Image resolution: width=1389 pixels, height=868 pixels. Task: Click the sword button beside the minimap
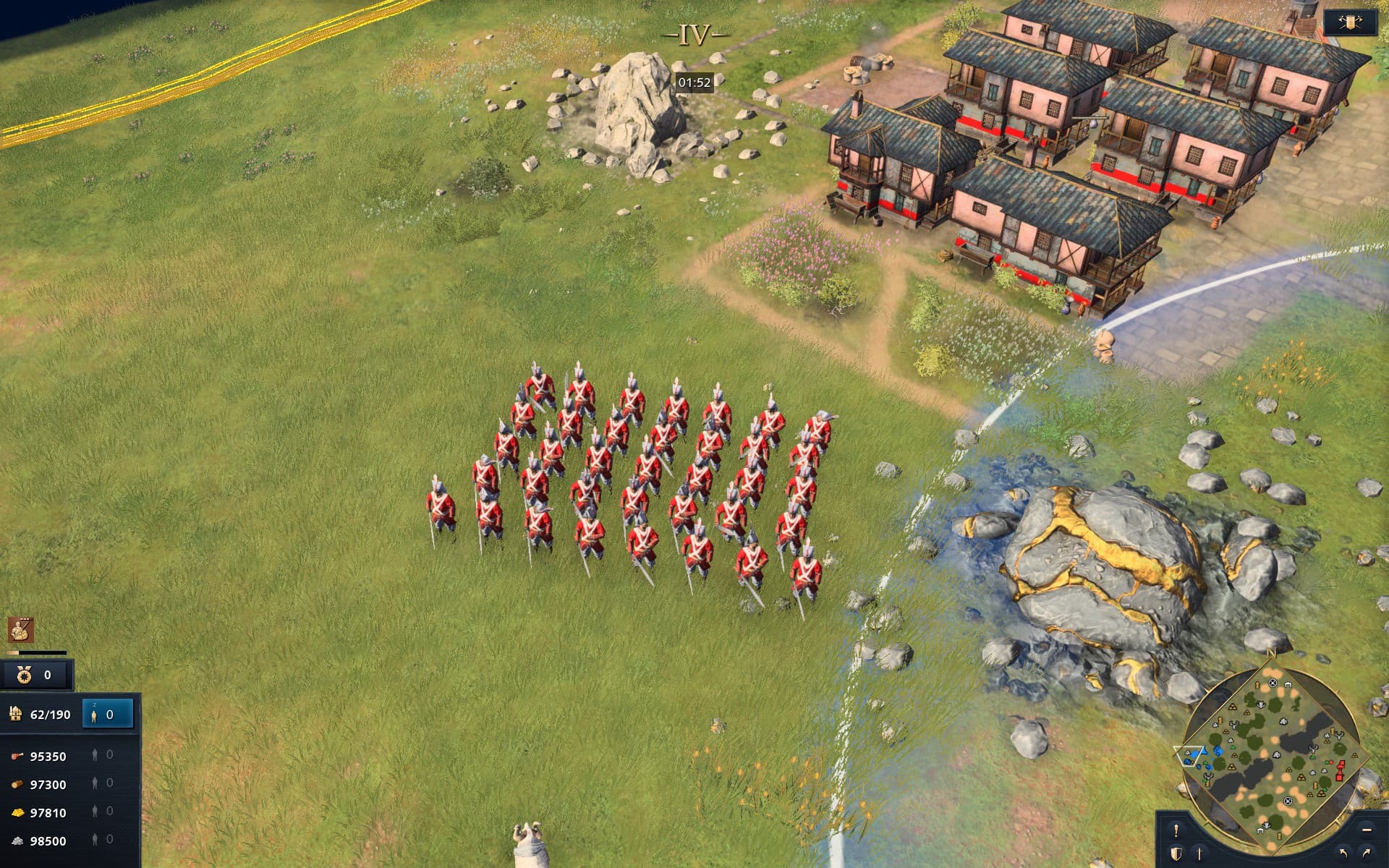coord(1199,854)
